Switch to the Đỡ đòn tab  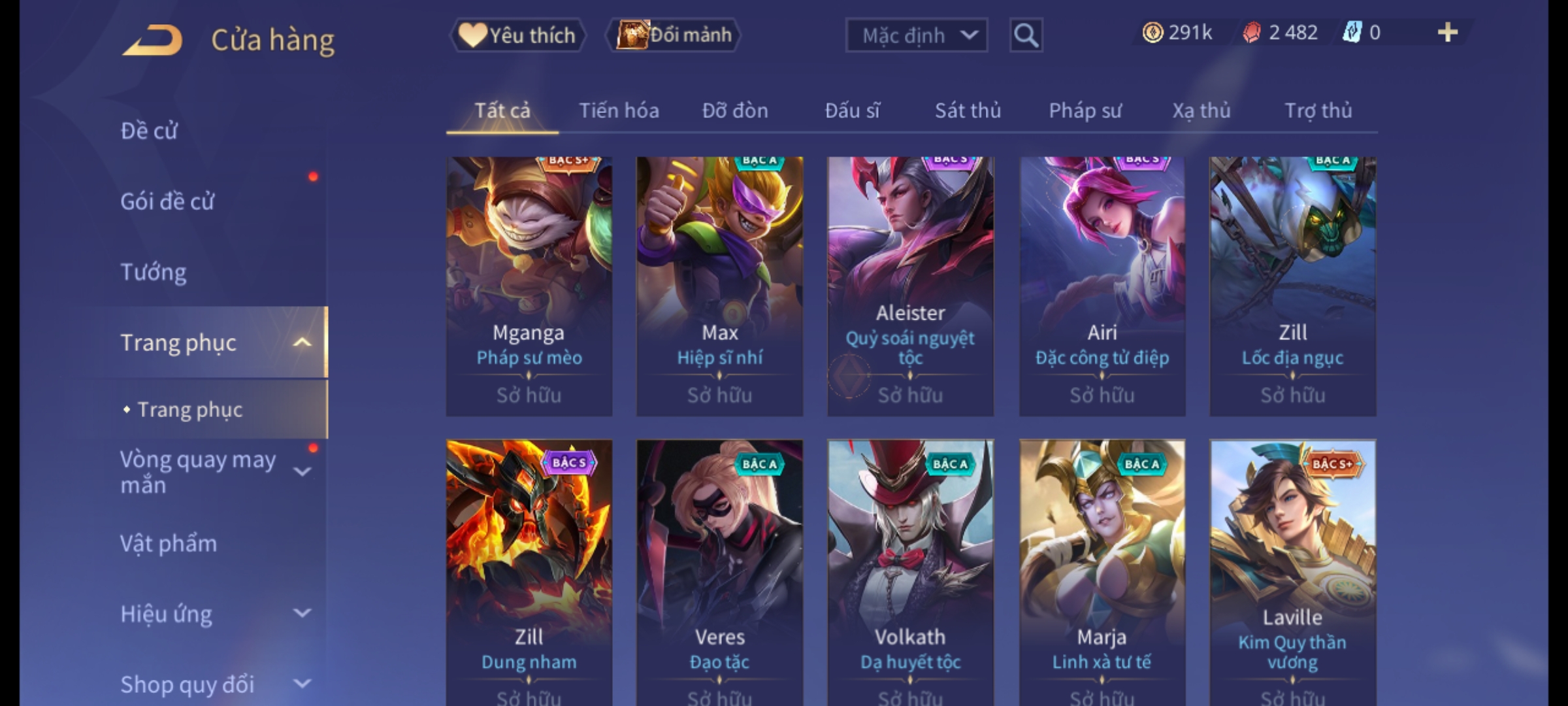(x=735, y=111)
